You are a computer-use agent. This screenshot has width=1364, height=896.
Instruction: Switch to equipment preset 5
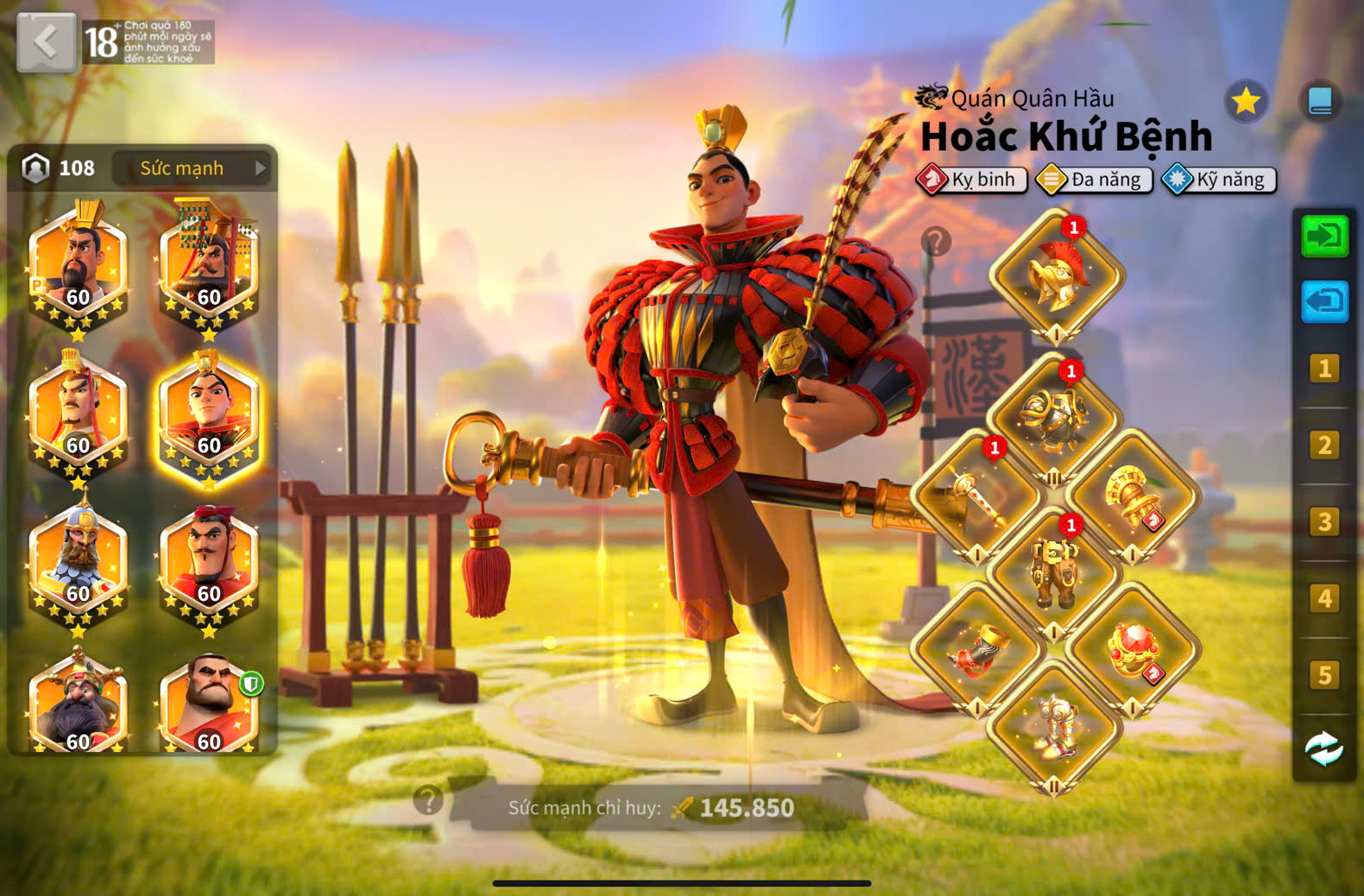pyautogui.click(x=1323, y=675)
